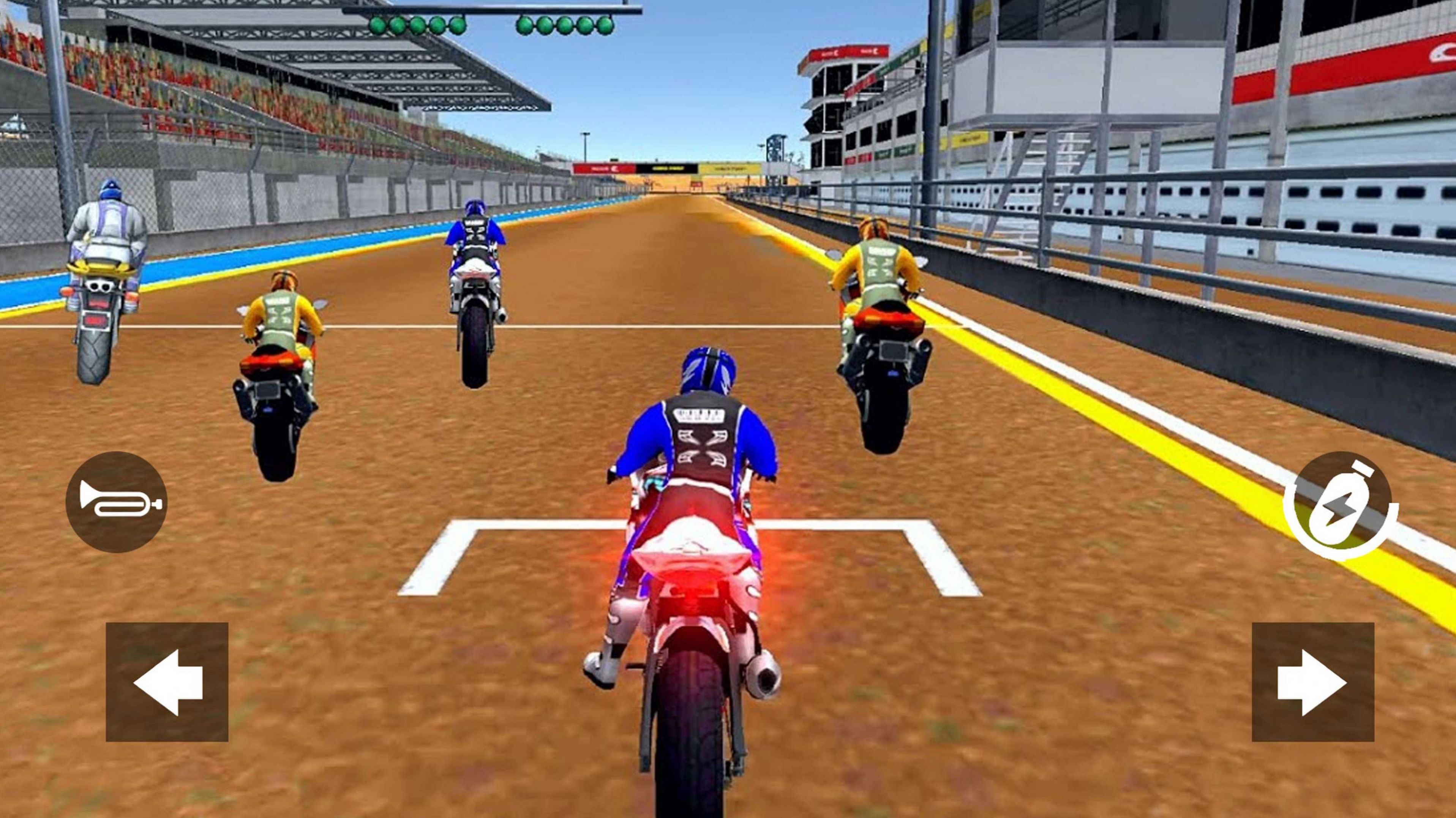Tap the left green signal light cluster

coord(418,24)
